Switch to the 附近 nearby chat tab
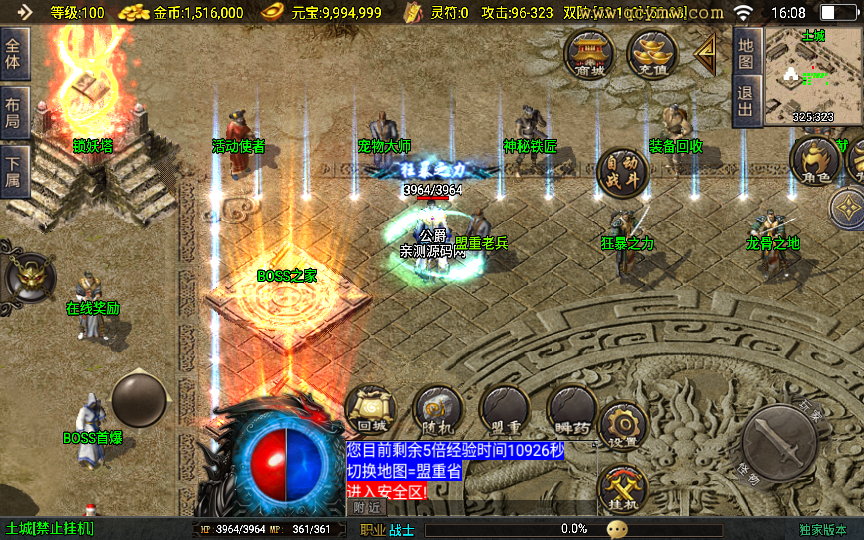The height and width of the screenshot is (540, 864). (x=370, y=507)
